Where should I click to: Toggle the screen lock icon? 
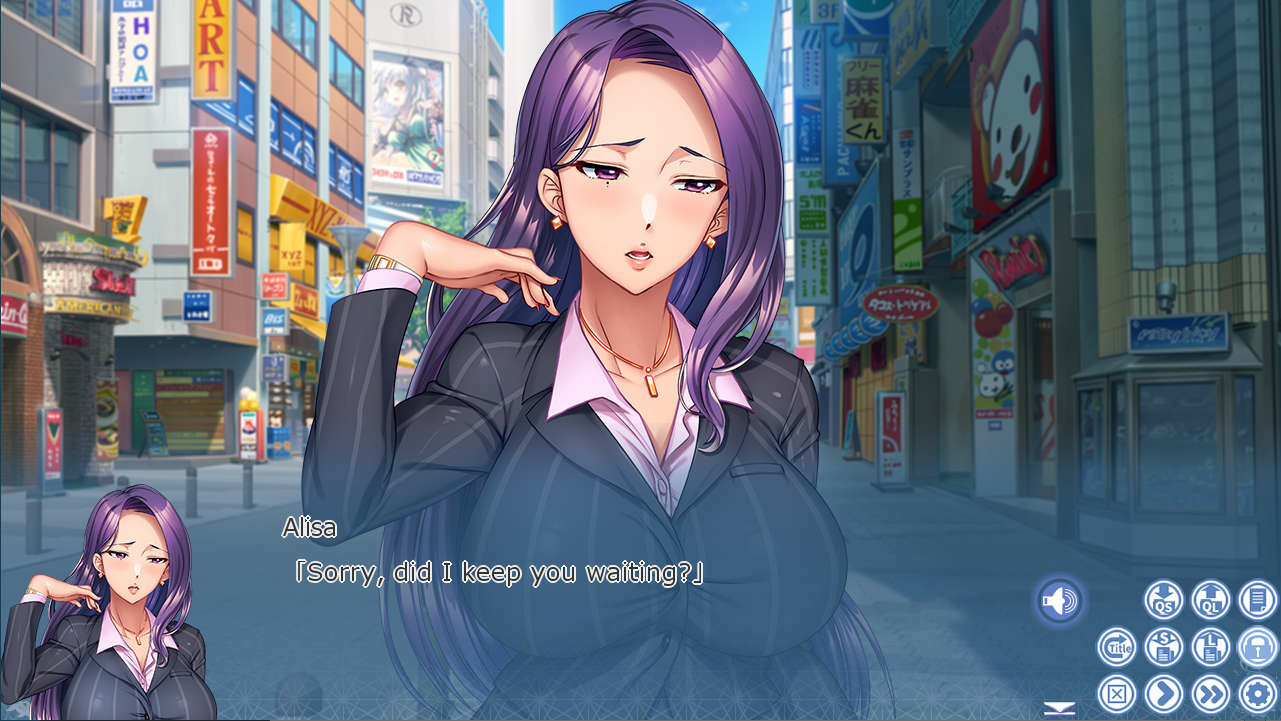pos(1257,647)
